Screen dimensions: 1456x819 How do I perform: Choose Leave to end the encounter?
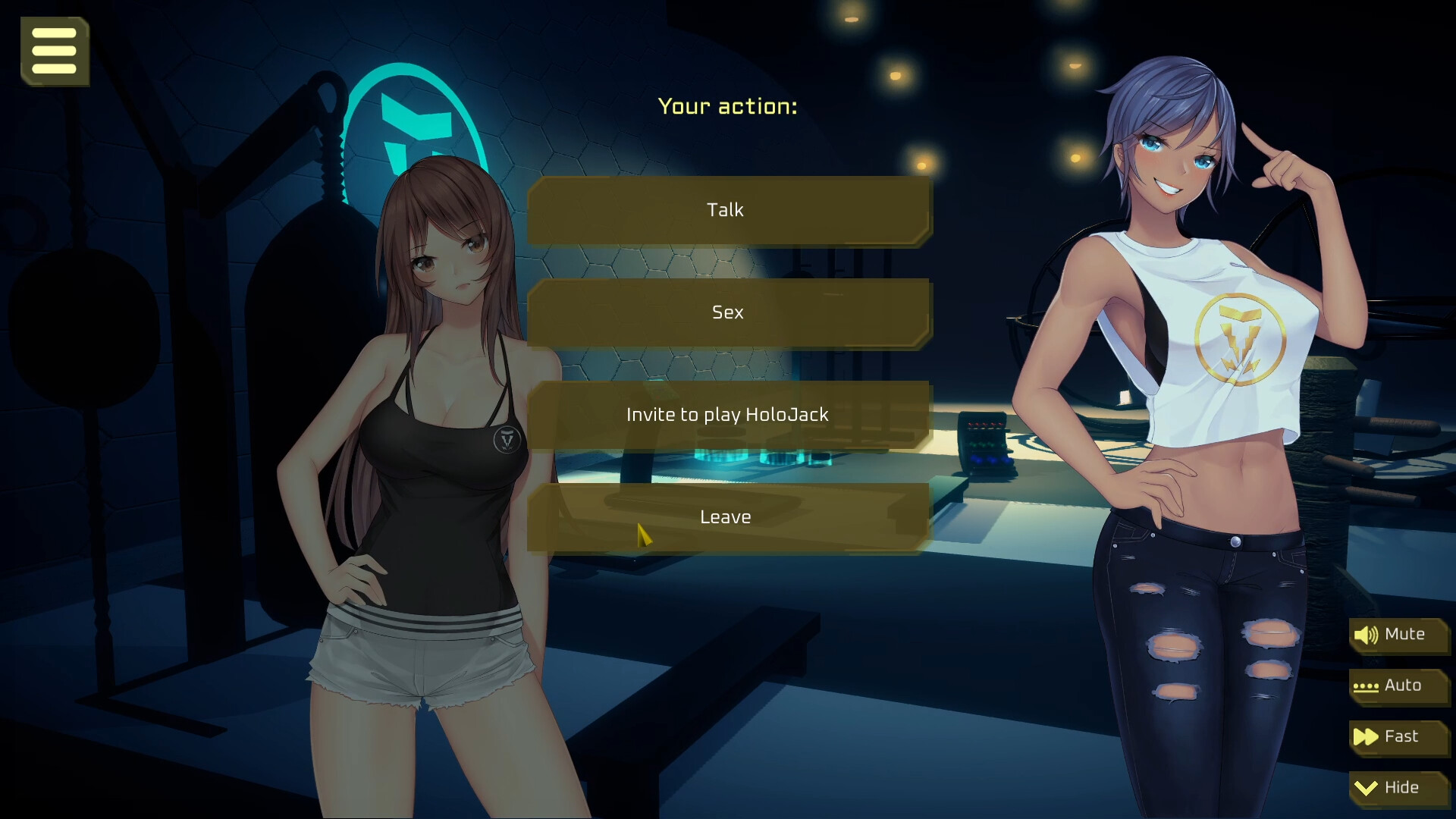[726, 516]
